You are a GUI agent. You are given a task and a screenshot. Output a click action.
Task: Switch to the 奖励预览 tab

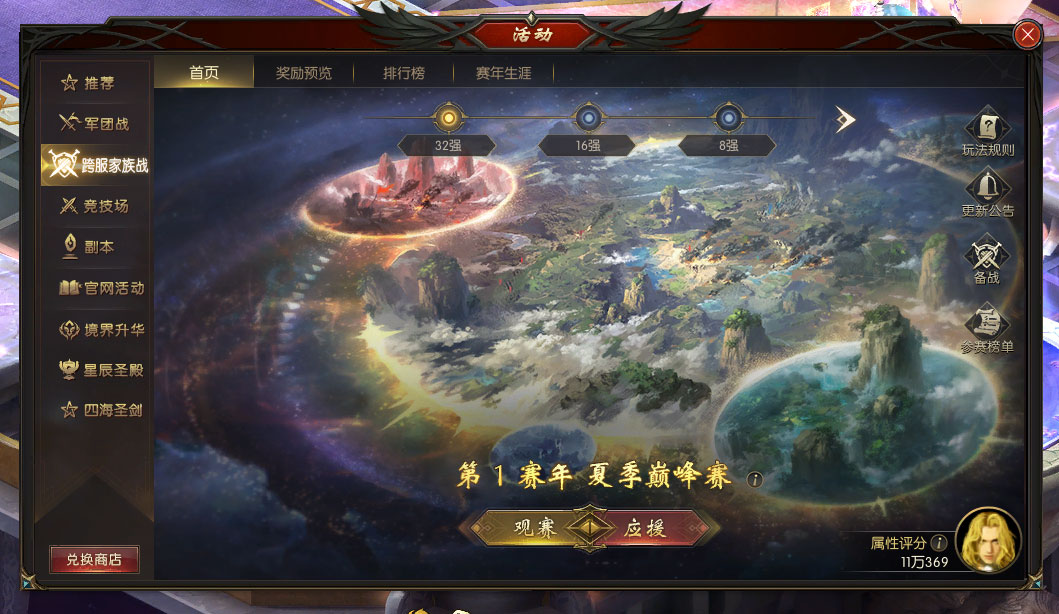(x=303, y=73)
